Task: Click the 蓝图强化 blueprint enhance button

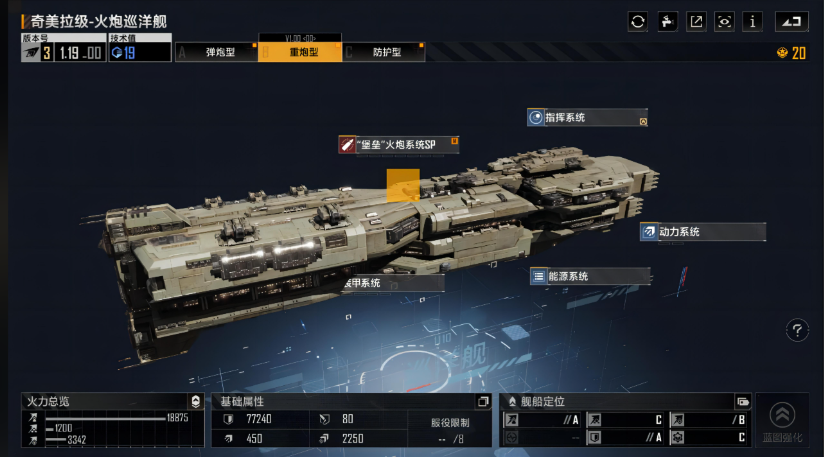Action: click(782, 420)
